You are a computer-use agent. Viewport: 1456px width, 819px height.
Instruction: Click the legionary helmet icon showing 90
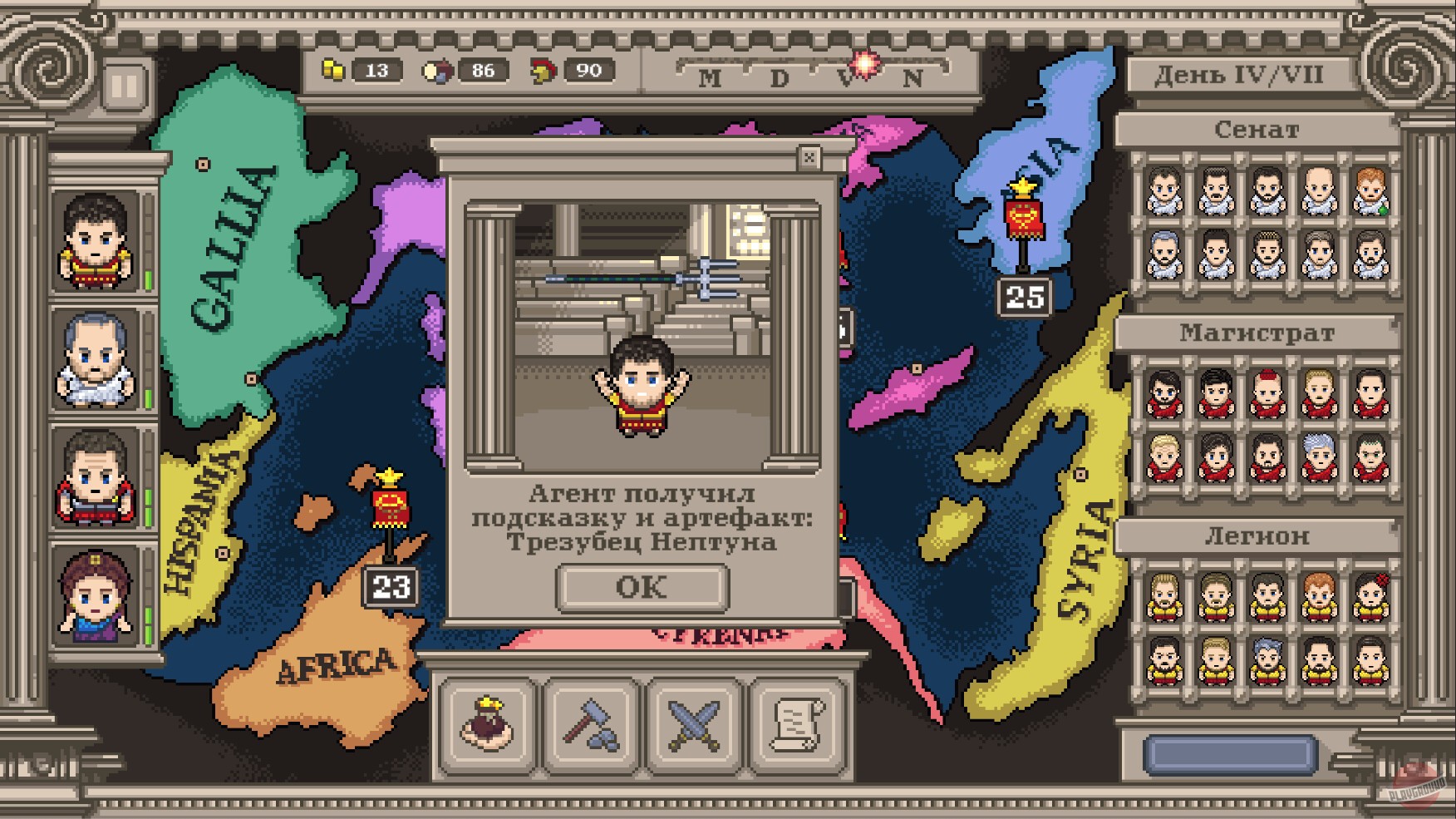pos(544,70)
